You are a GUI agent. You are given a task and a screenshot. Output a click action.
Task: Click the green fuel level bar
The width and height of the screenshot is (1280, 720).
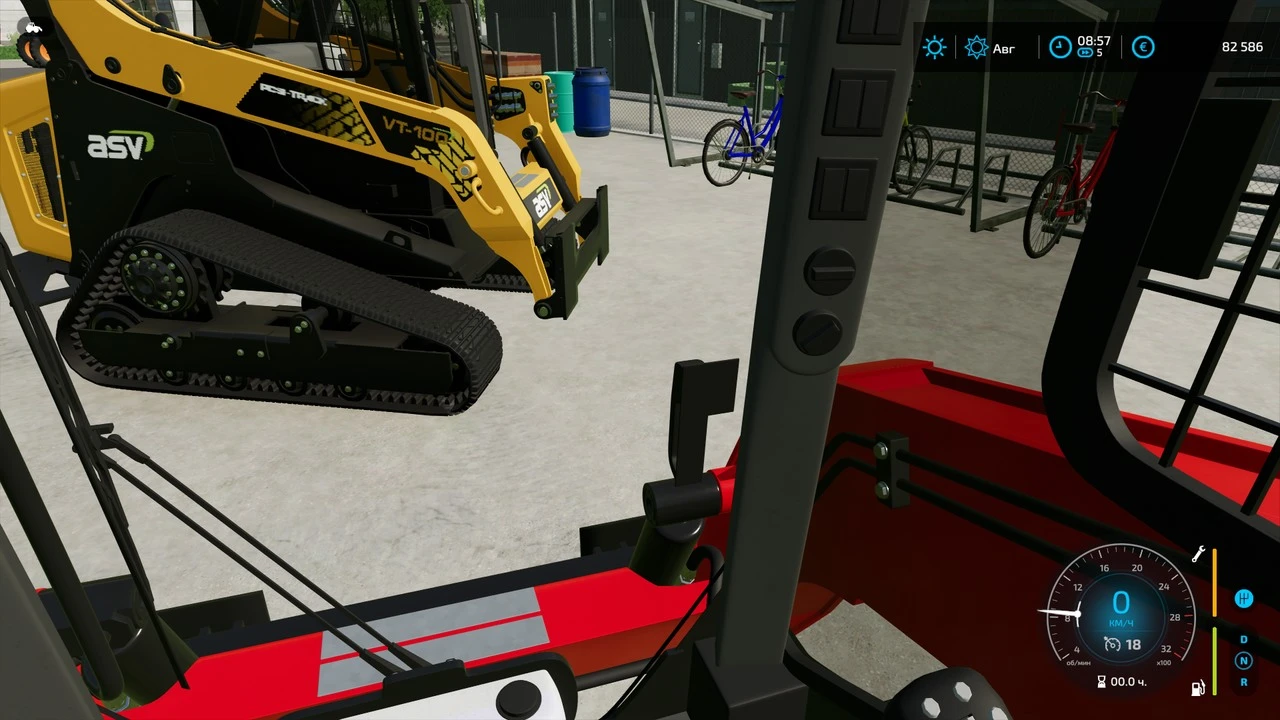pos(1214,660)
